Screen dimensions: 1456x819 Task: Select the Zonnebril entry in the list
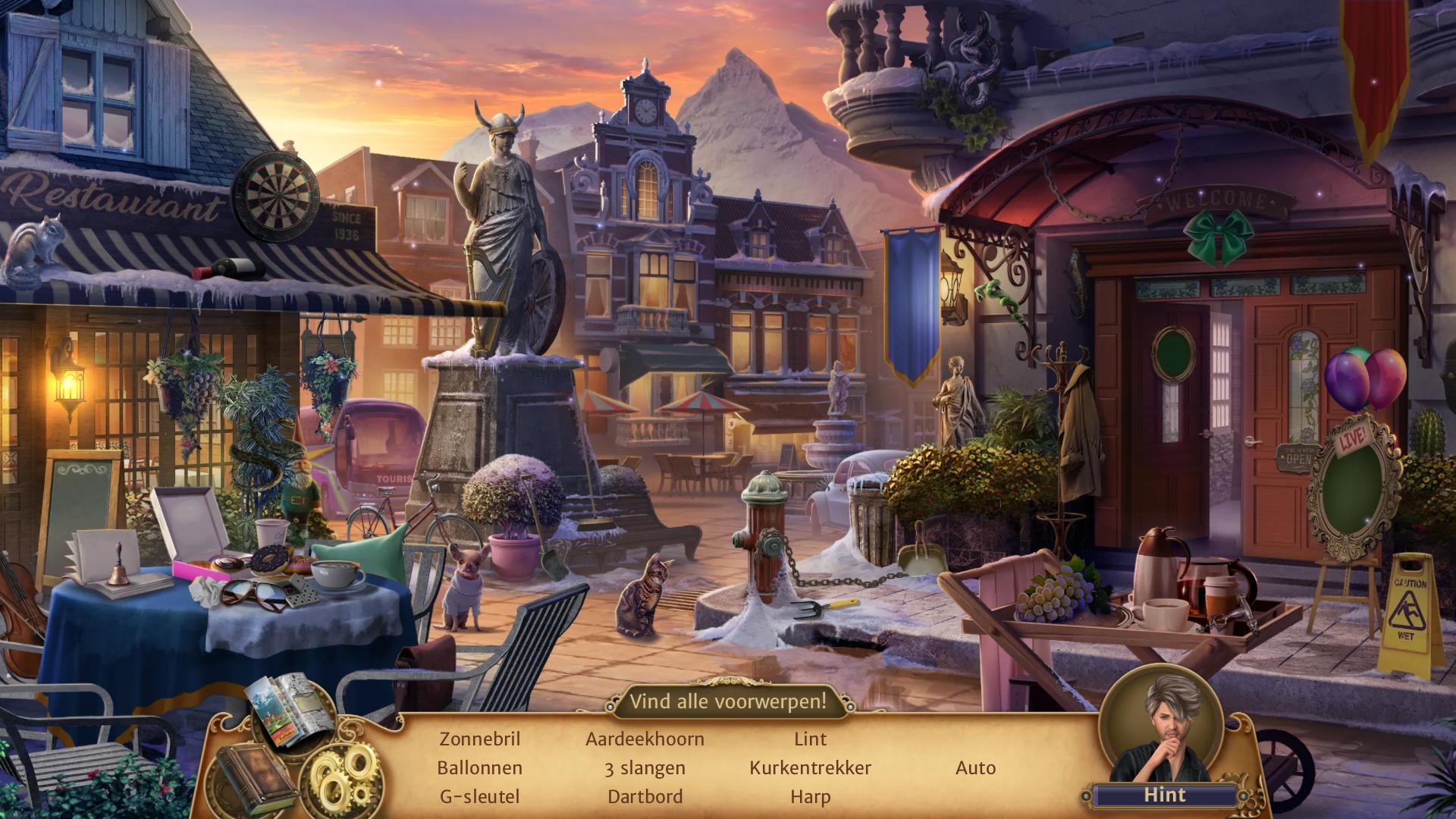[x=479, y=739]
